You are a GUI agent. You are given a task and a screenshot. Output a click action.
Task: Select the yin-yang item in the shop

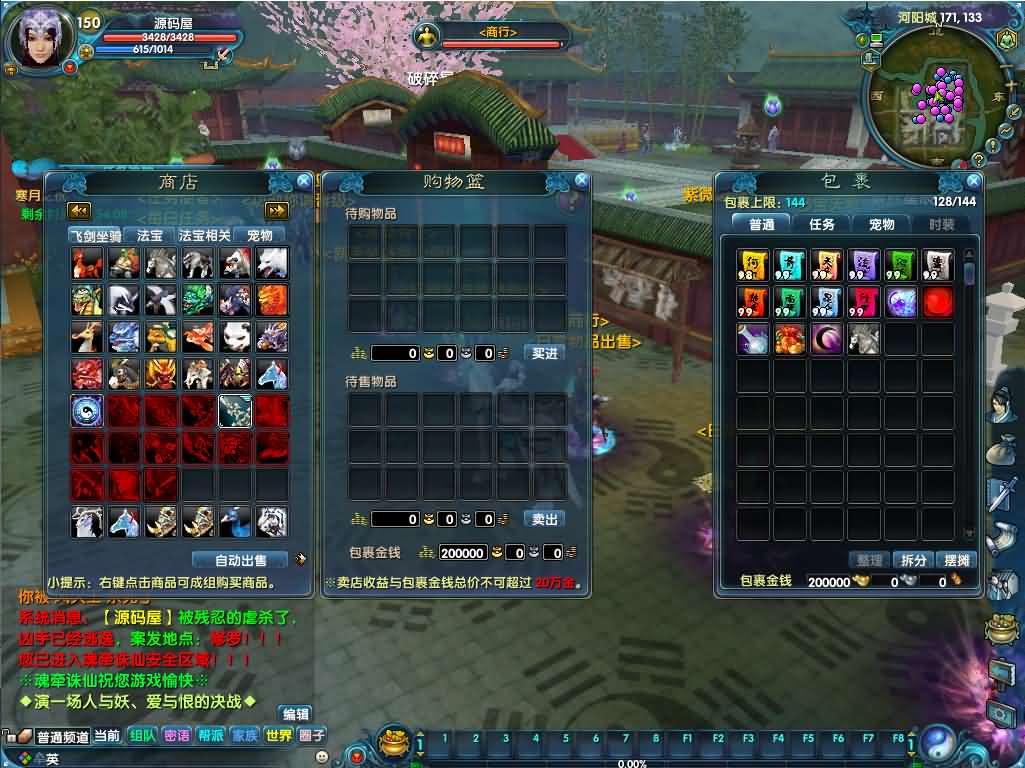[x=87, y=411]
